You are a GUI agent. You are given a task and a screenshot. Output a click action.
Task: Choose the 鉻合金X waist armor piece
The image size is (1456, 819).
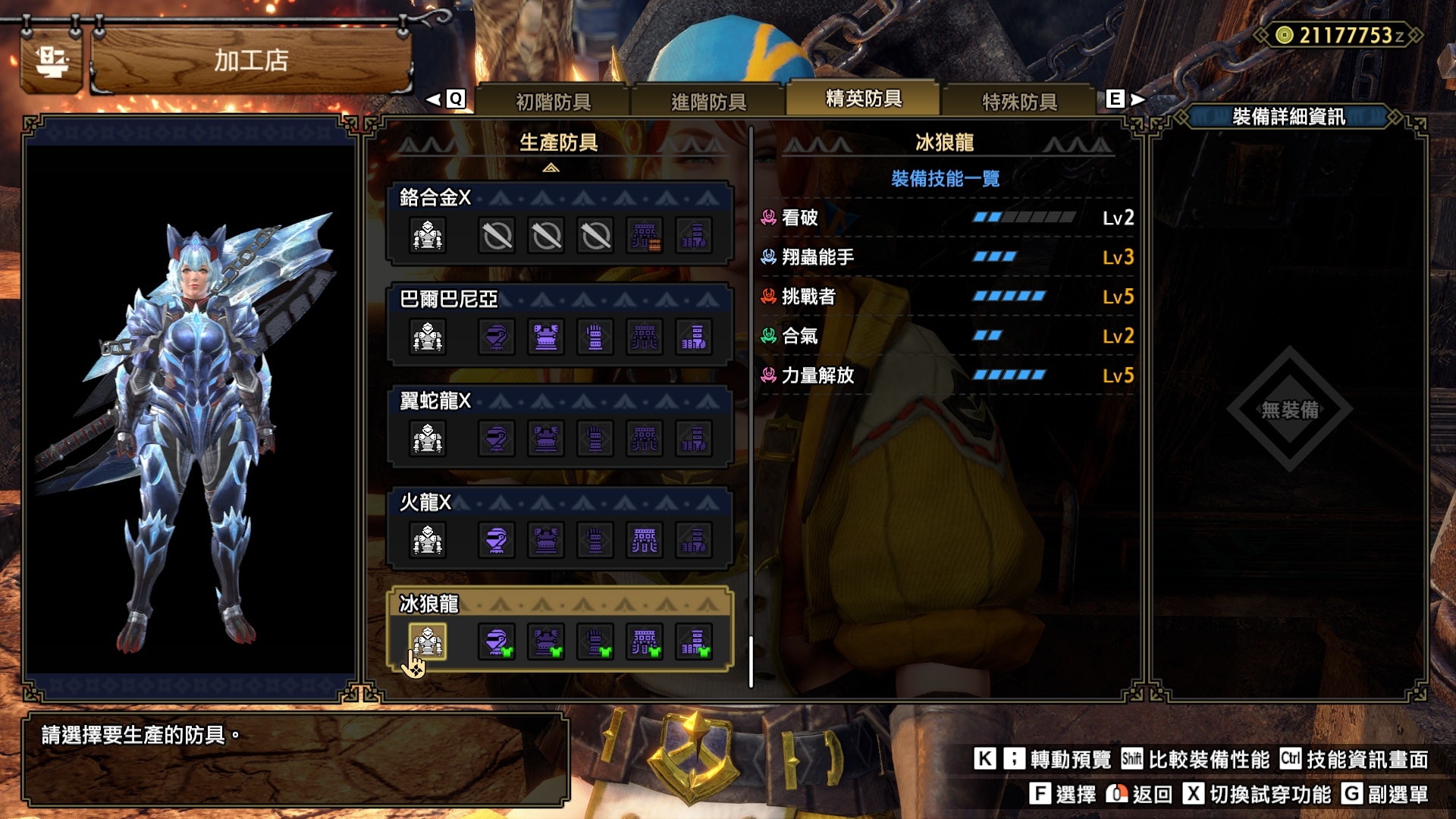point(645,236)
